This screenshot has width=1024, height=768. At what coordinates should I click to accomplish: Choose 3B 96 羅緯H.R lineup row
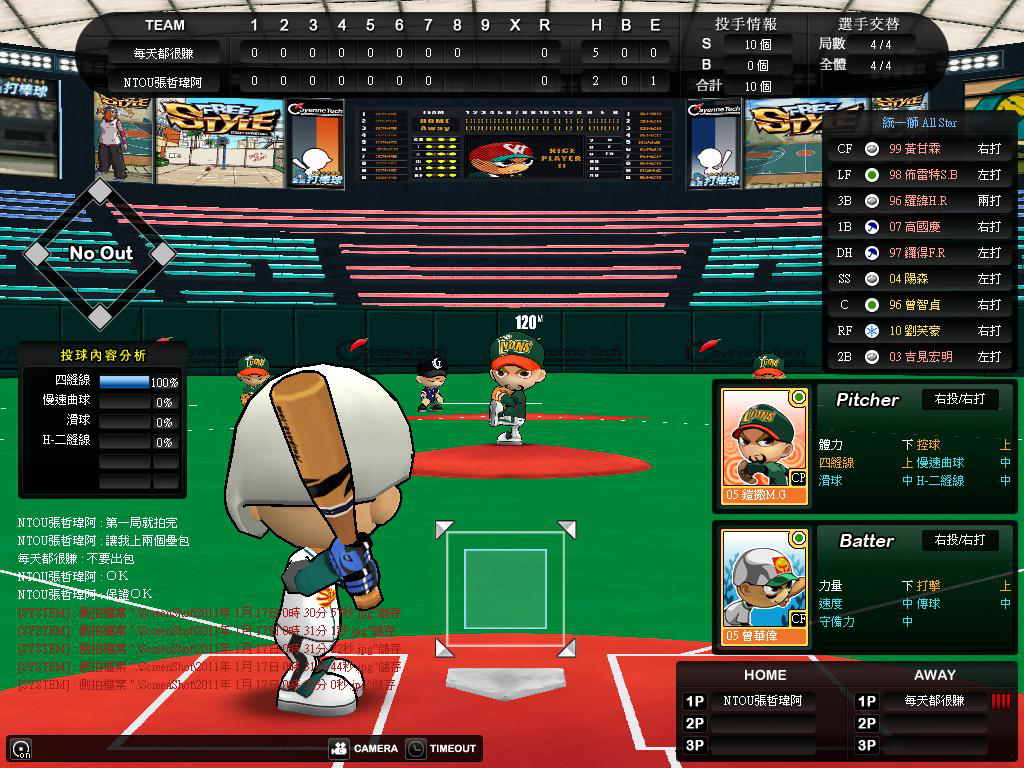[x=919, y=200]
